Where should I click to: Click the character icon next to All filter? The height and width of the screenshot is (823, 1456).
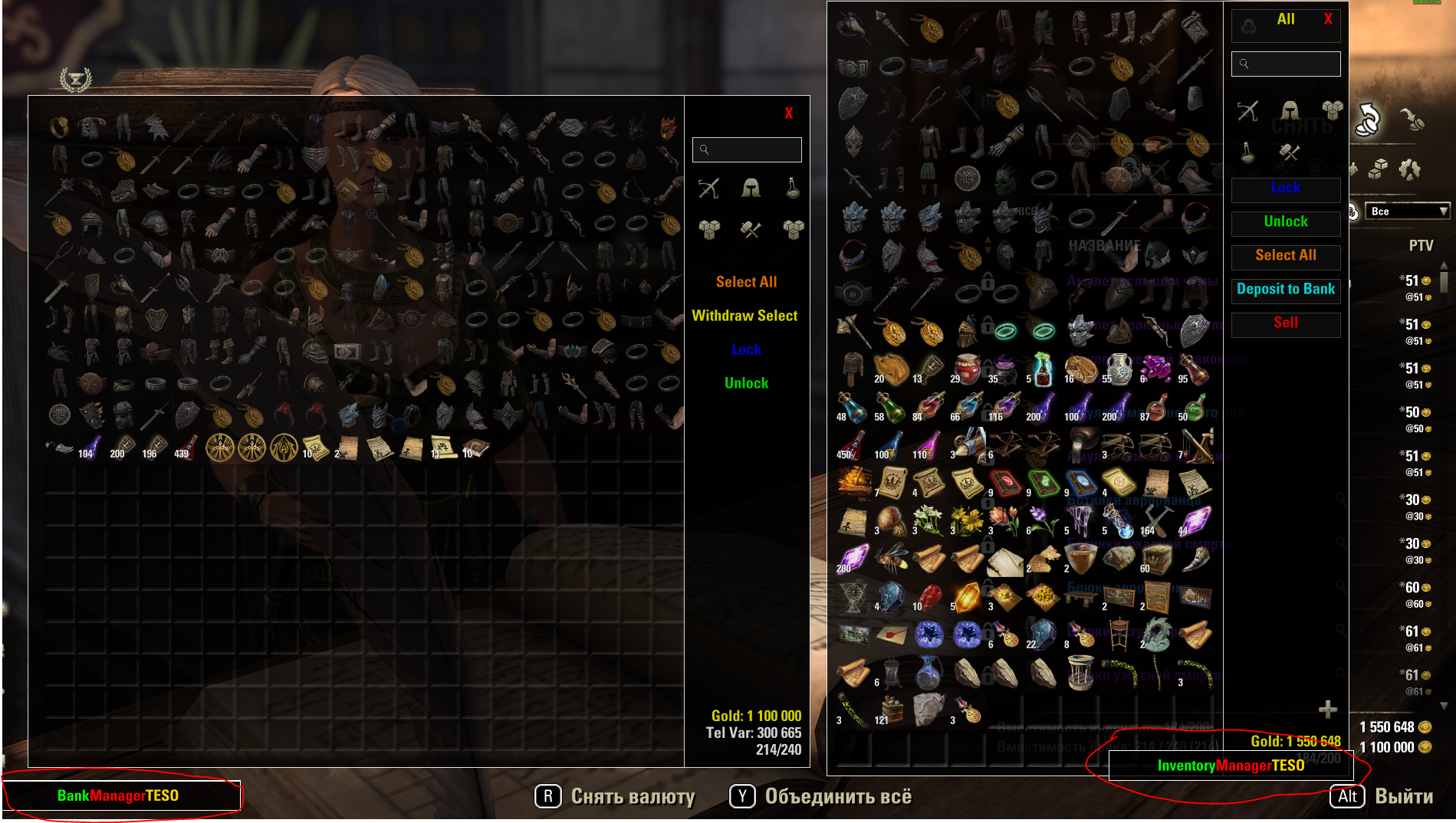[x=1247, y=25]
